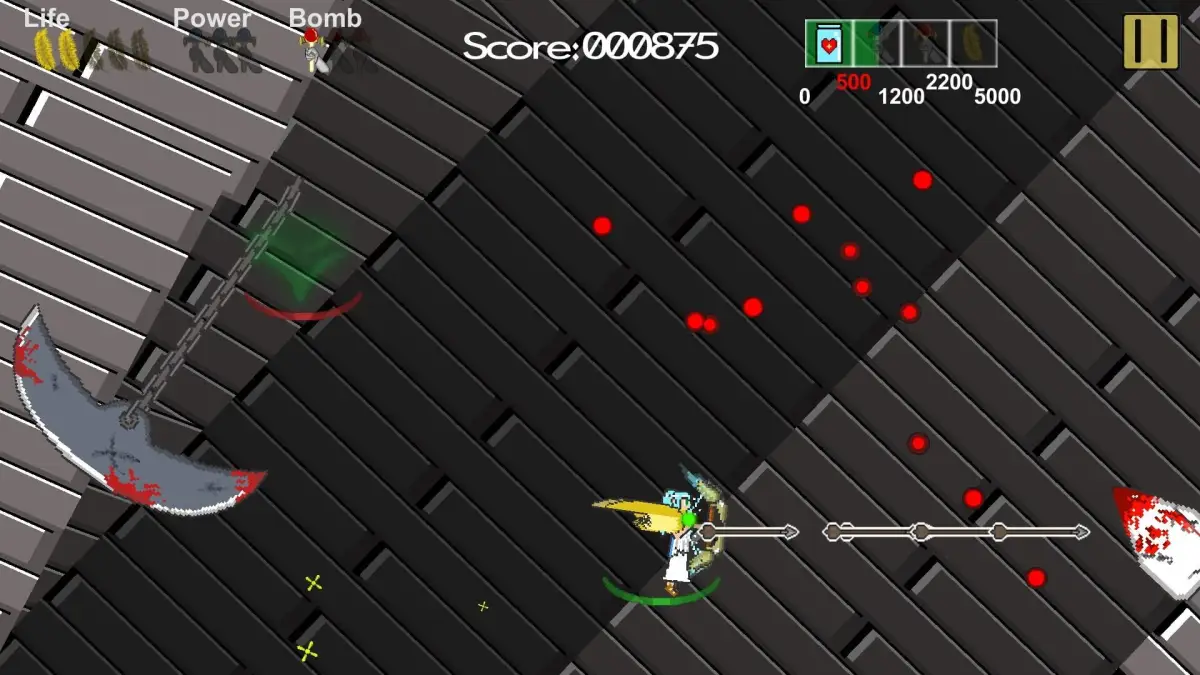
Task: Select the heart jar reward slot
Action: [x=828, y=44]
